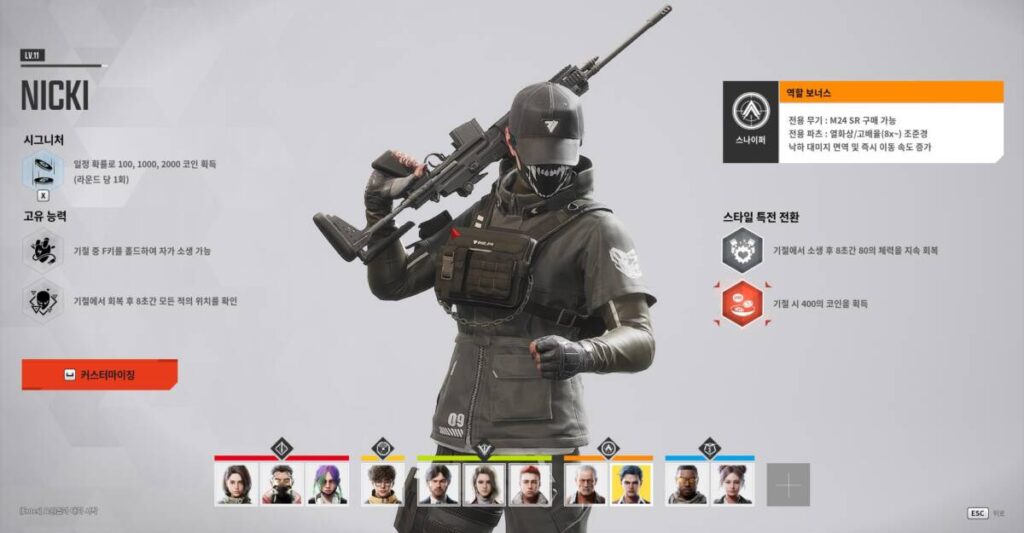This screenshot has width=1024, height=533.
Task: Click the empty plus slot to add character
Action: tap(788, 485)
